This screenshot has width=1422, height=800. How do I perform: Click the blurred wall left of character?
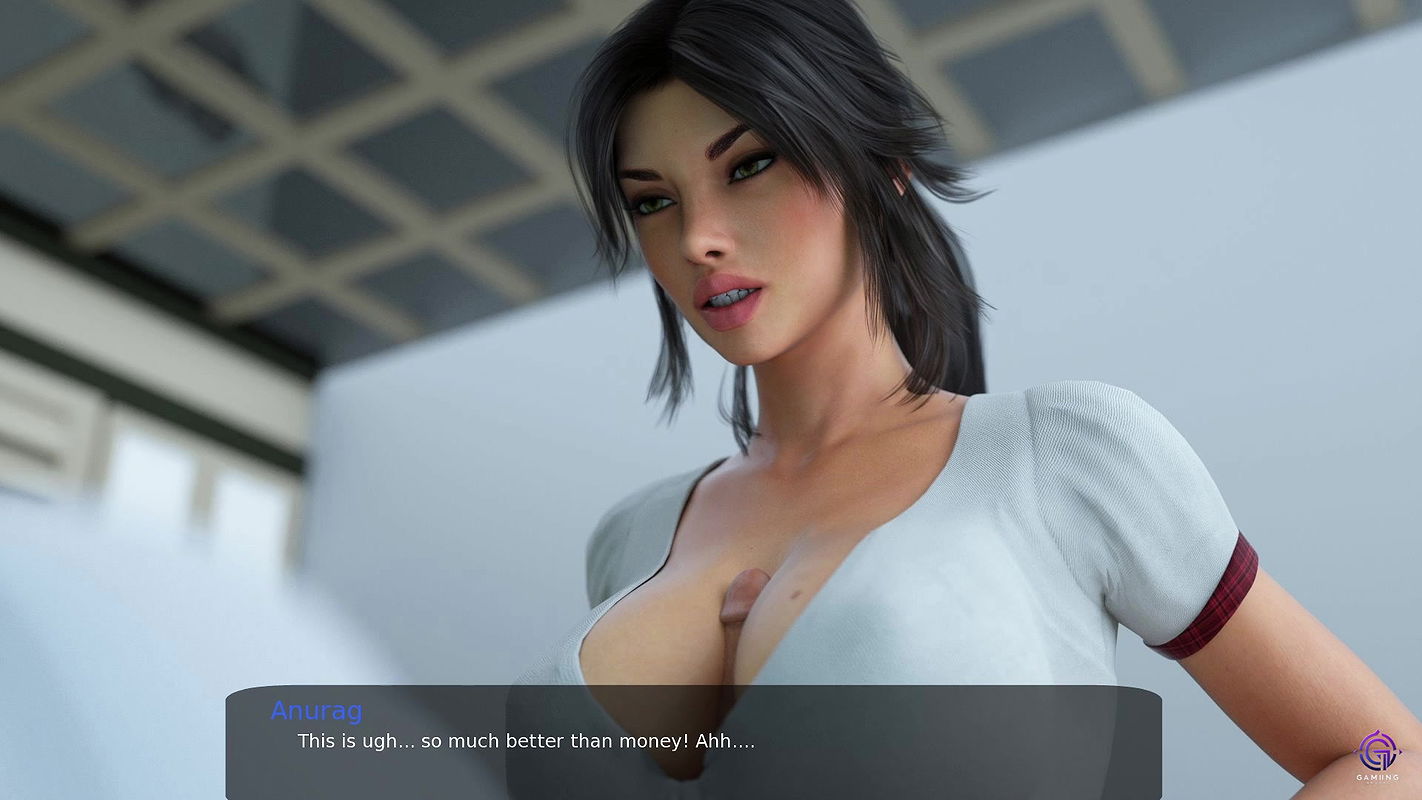point(150,550)
